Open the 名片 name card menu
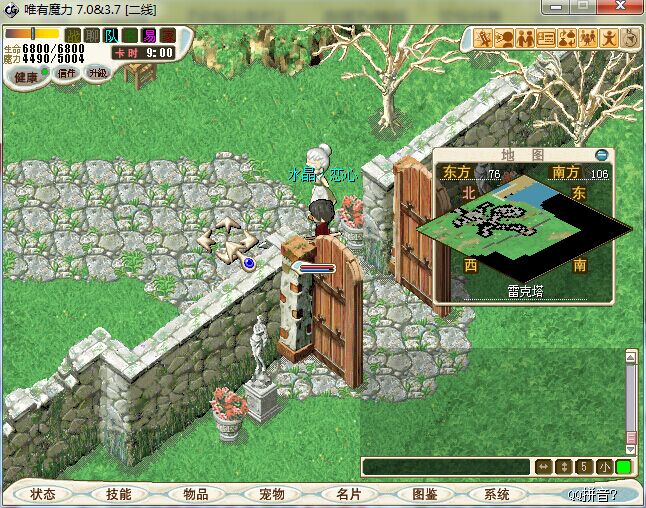This screenshot has width=646, height=508. tap(348, 494)
